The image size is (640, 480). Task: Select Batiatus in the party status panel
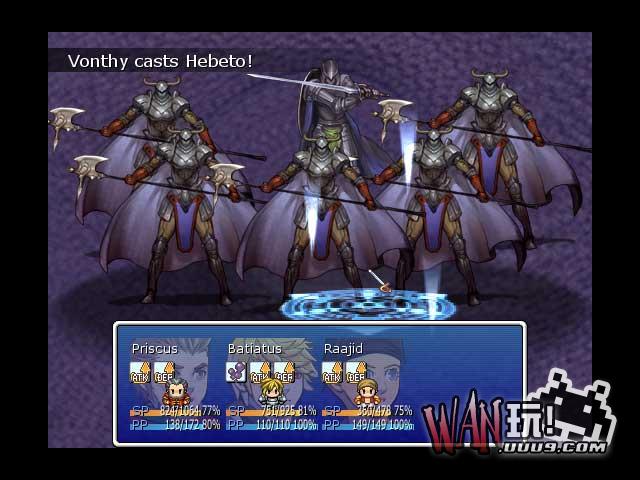254,348
